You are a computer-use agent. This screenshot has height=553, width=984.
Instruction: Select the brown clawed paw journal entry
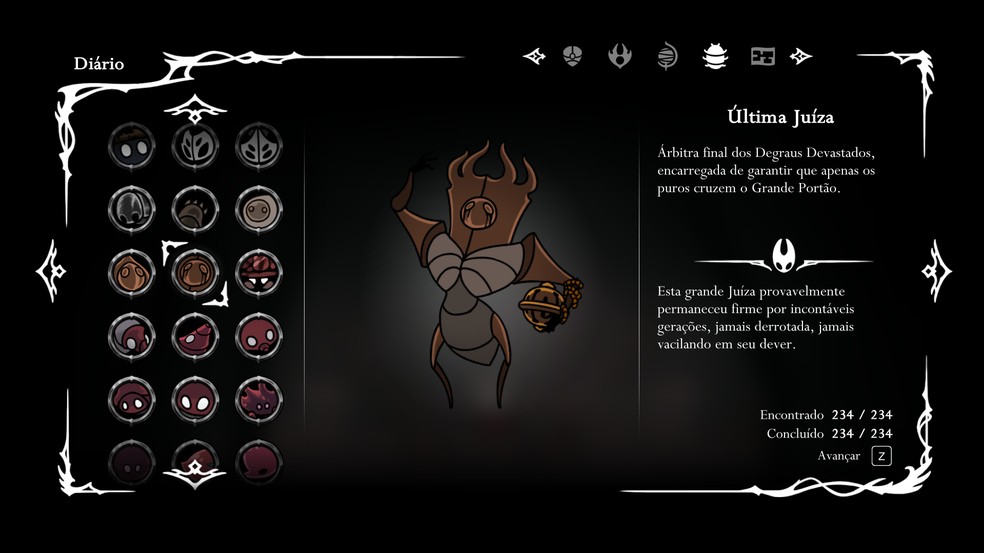[195, 208]
